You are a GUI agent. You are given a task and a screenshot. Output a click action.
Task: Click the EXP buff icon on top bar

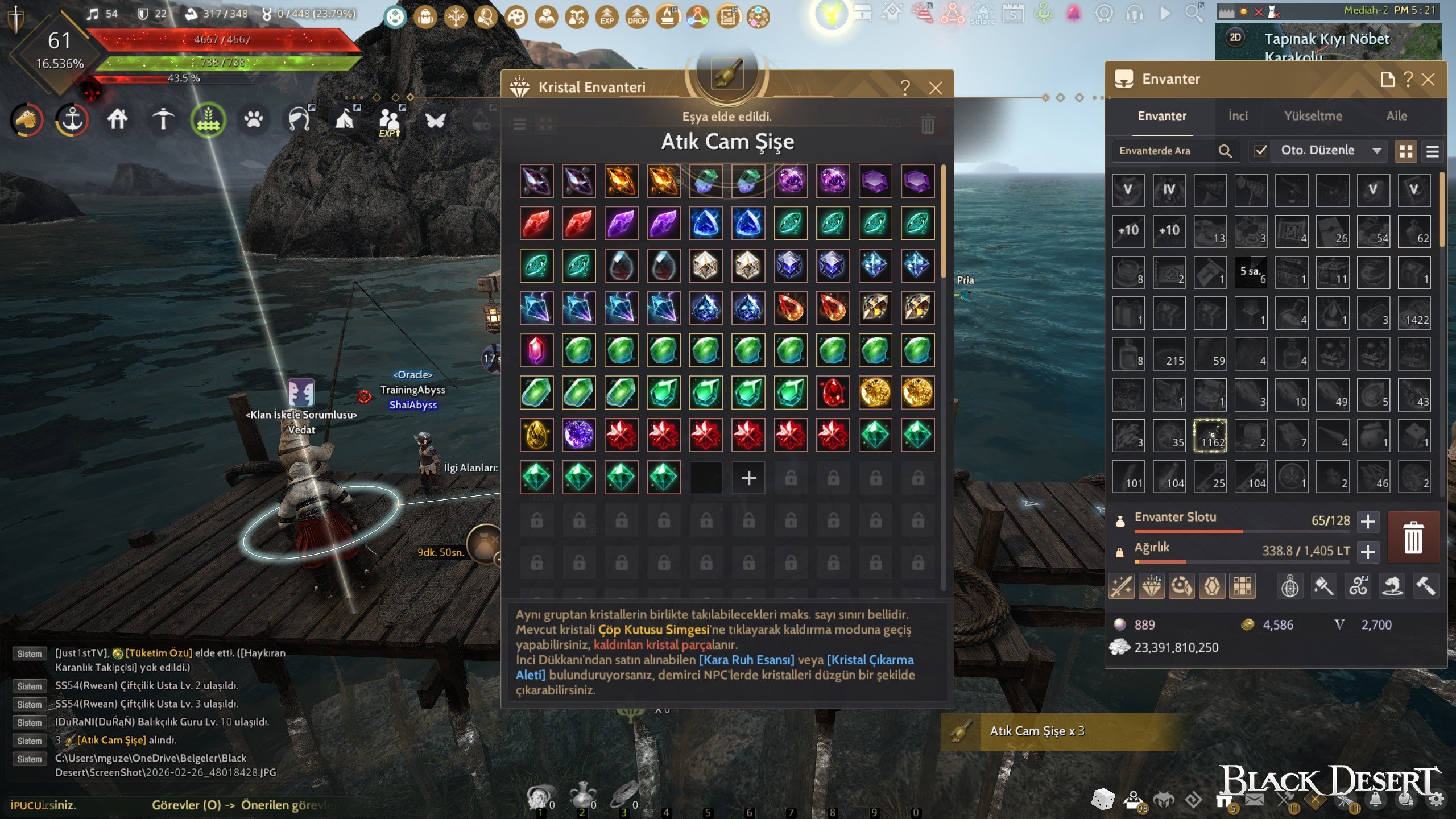click(607, 17)
